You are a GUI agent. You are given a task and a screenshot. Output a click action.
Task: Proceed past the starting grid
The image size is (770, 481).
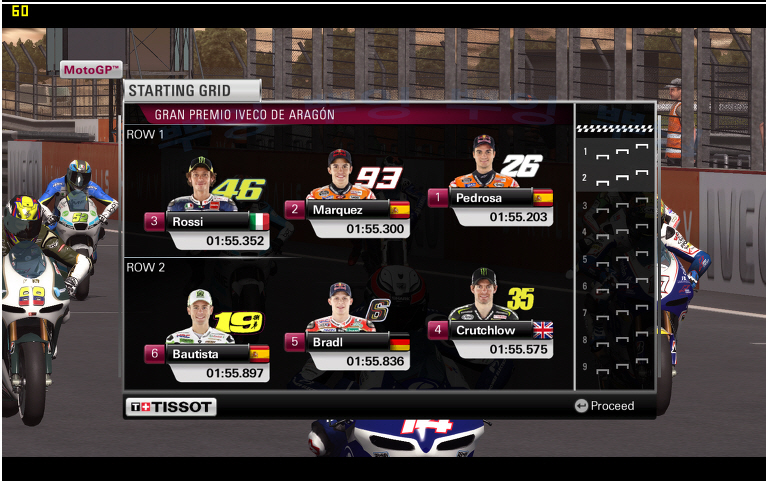pyautogui.click(x=605, y=406)
